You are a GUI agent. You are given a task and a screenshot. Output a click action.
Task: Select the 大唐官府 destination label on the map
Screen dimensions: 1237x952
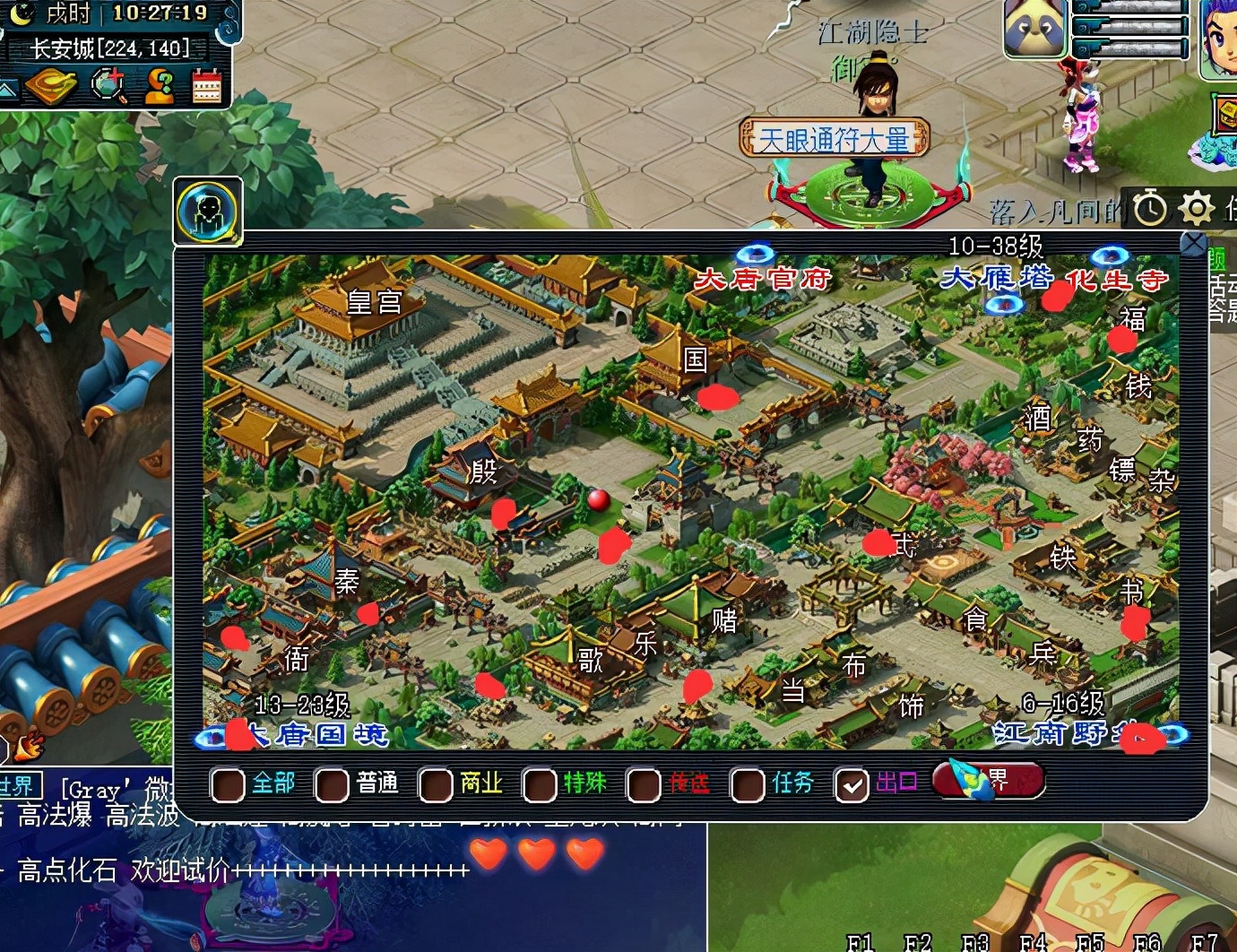tap(763, 279)
